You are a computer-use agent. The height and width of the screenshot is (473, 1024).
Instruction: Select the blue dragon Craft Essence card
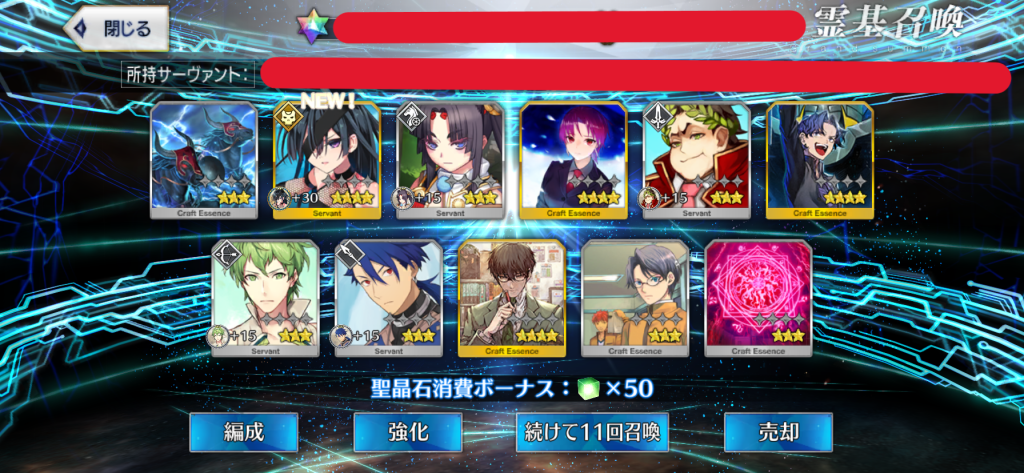point(204,160)
